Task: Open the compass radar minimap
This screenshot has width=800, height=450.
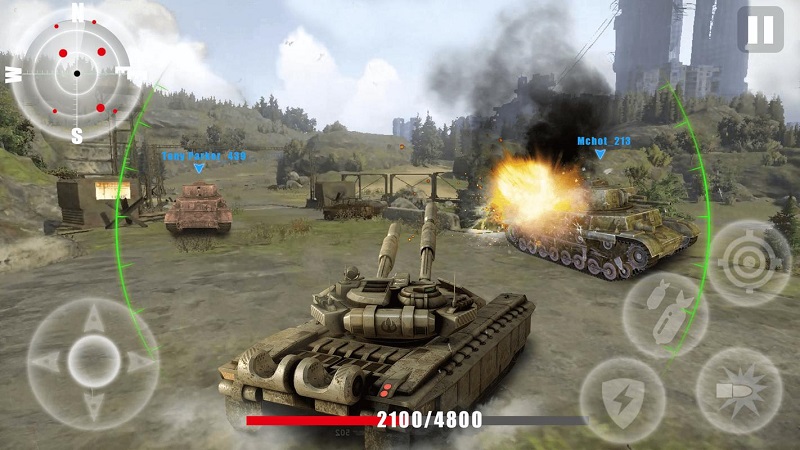Action: tap(76, 73)
